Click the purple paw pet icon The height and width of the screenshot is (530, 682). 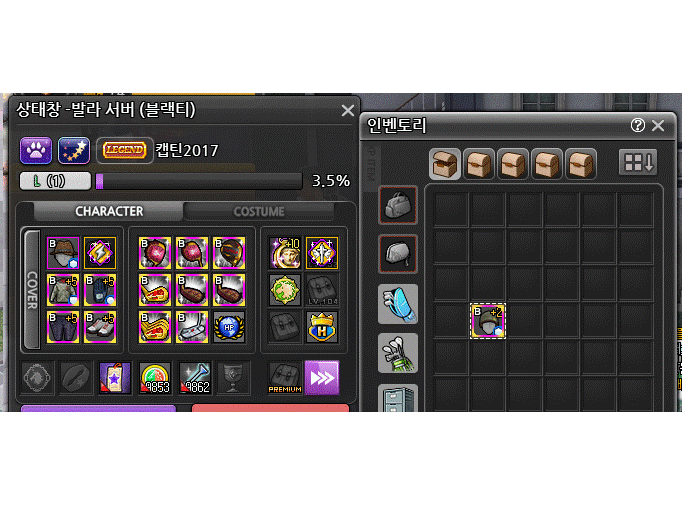tap(36, 151)
